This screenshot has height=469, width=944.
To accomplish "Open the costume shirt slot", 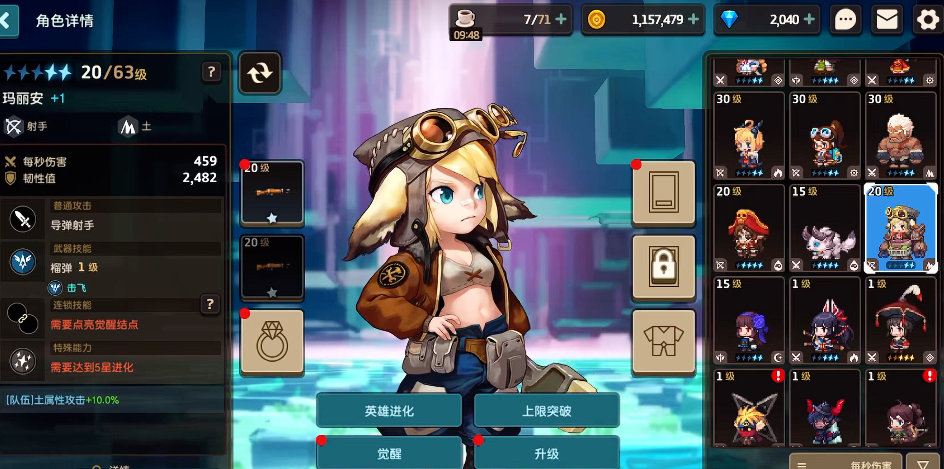I will click(x=663, y=341).
